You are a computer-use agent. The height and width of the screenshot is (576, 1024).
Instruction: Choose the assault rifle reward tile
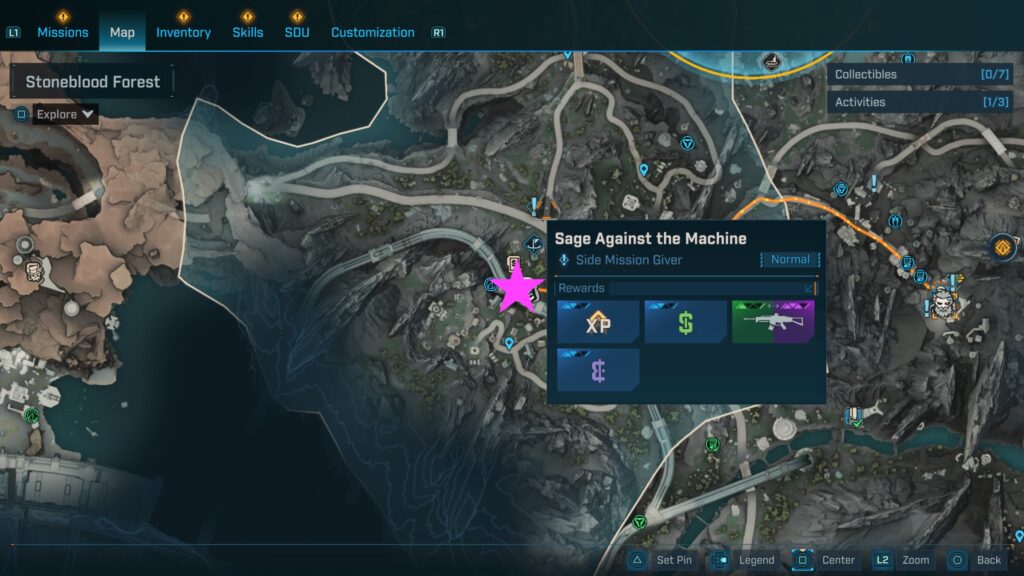(773, 322)
